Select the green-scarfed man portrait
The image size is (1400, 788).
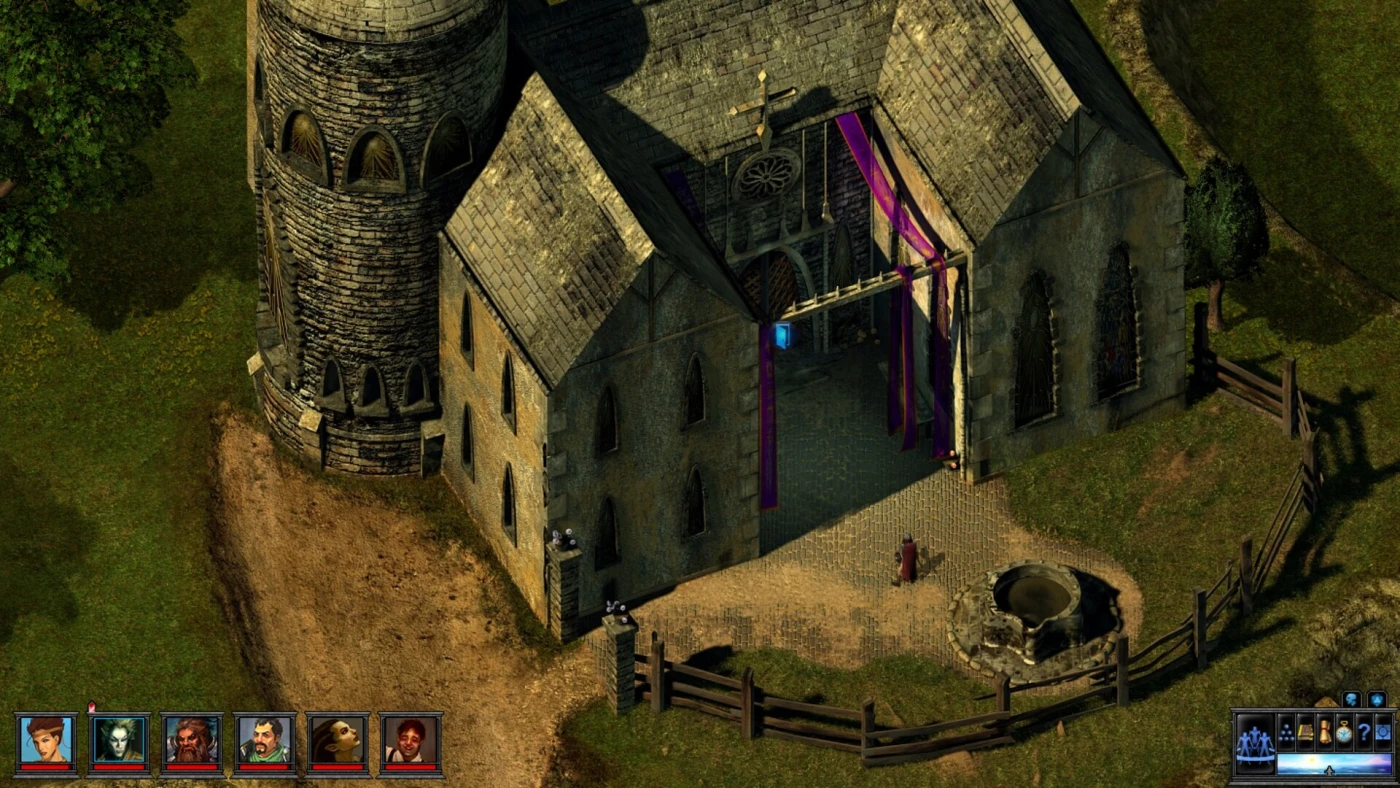click(265, 742)
